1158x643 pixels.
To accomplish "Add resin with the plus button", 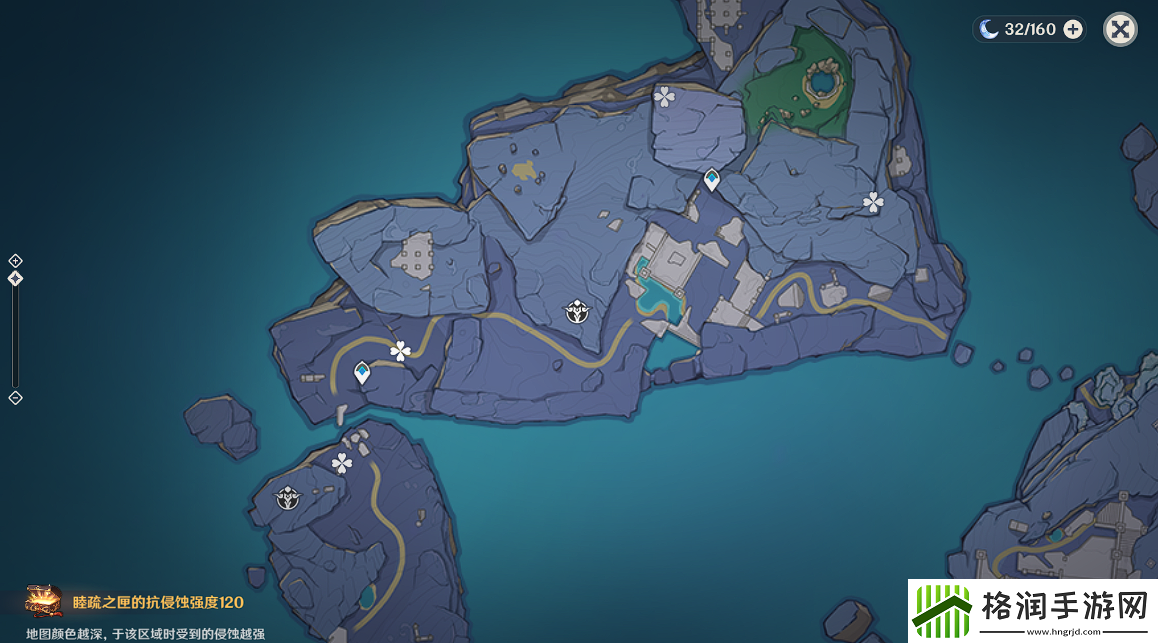I will (1073, 29).
